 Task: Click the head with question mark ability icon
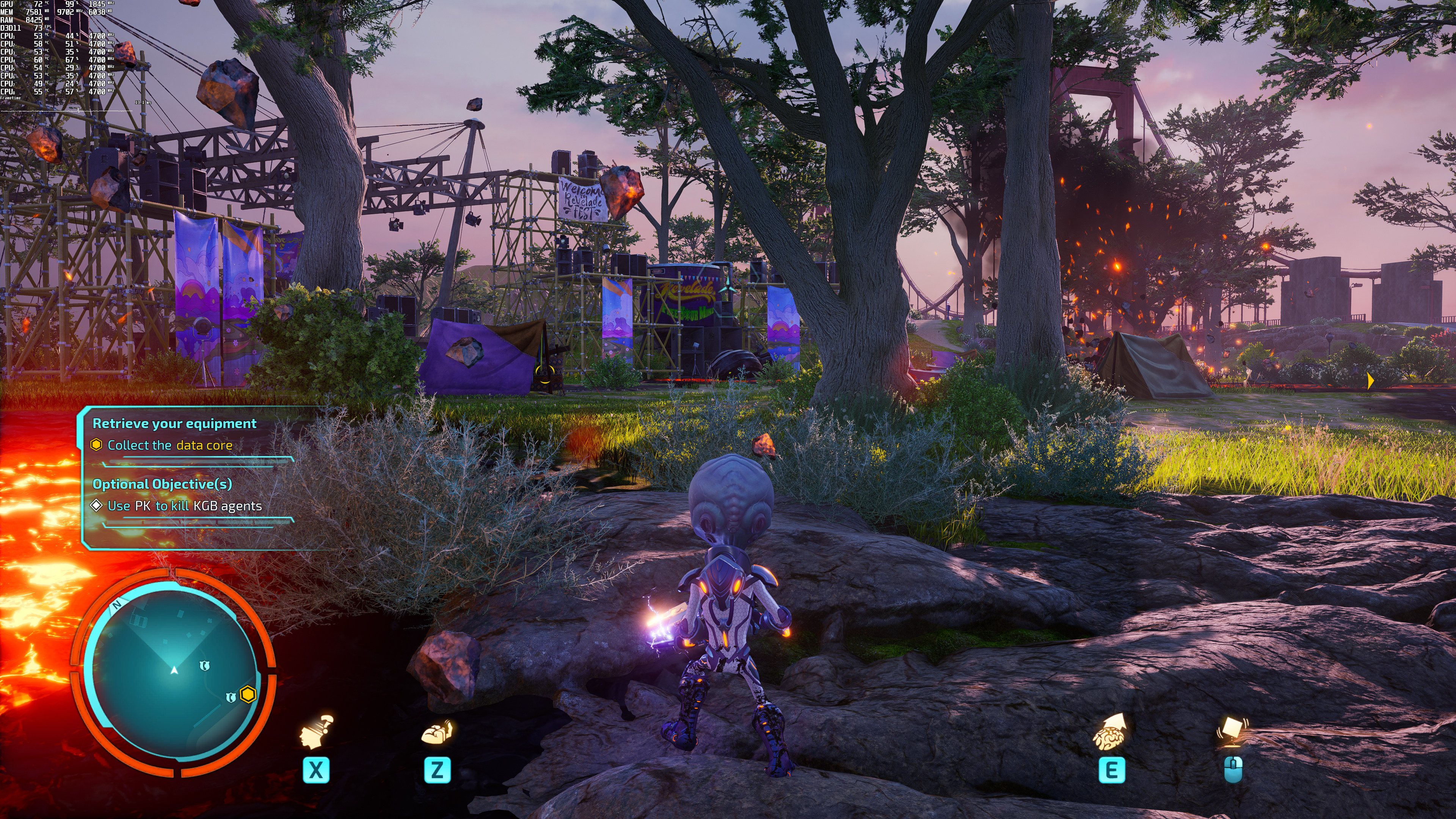coord(317,732)
